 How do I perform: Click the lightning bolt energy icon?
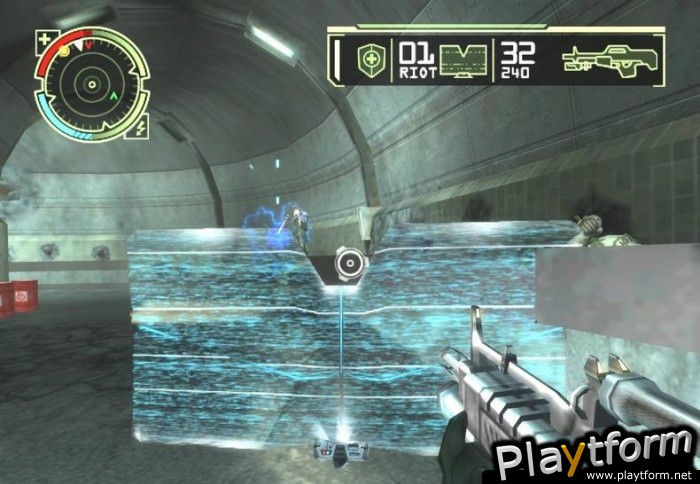coord(139,128)
